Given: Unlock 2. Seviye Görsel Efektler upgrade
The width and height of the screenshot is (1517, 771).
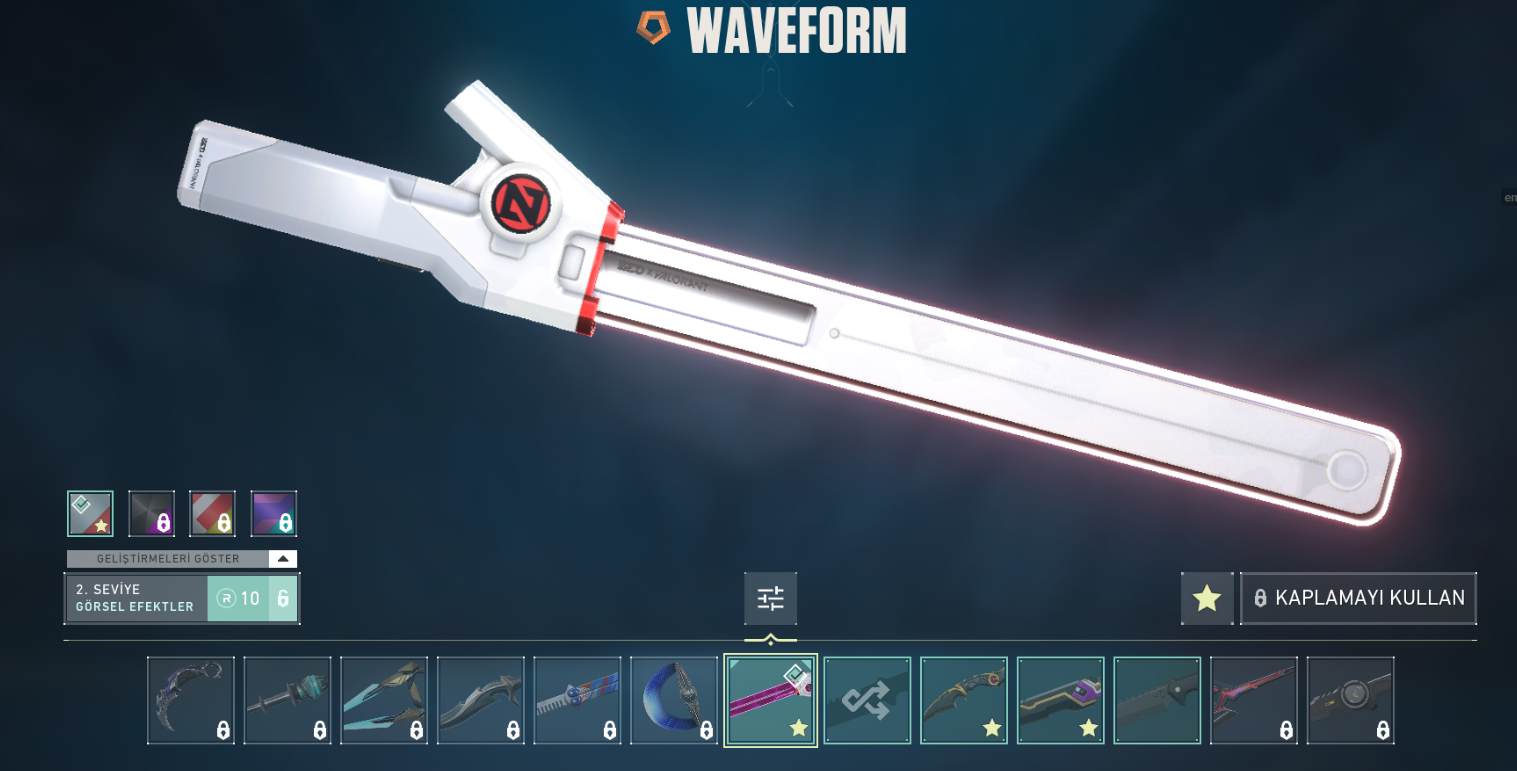Looking at the screenshot, I should (x=252, y=598).
